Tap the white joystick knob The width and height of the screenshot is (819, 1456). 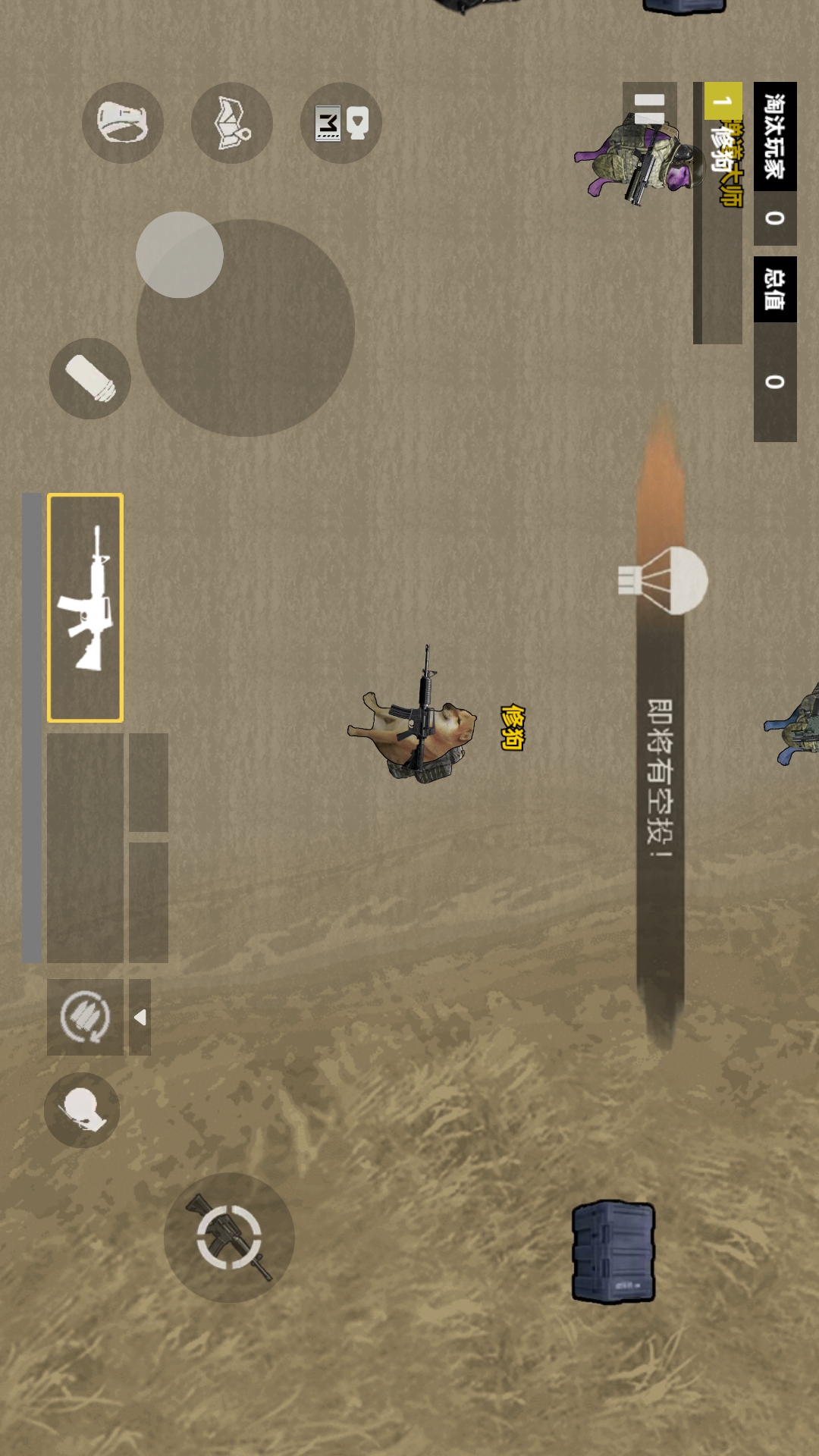pos(180,255)
